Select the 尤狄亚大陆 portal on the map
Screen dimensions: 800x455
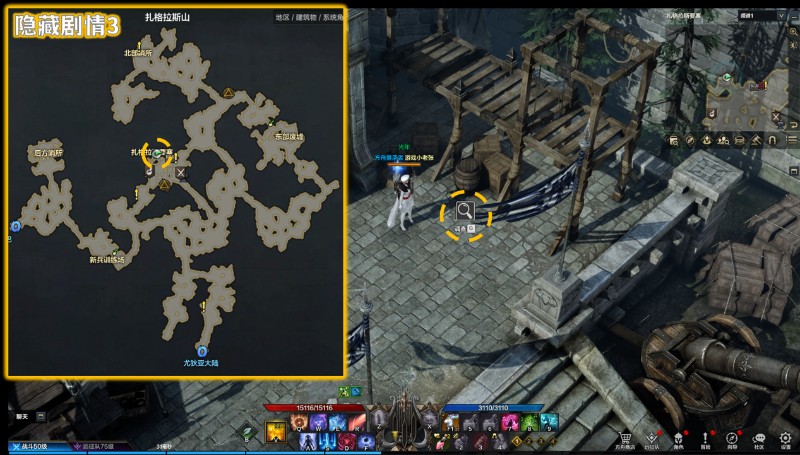click(x=202, y=352)
